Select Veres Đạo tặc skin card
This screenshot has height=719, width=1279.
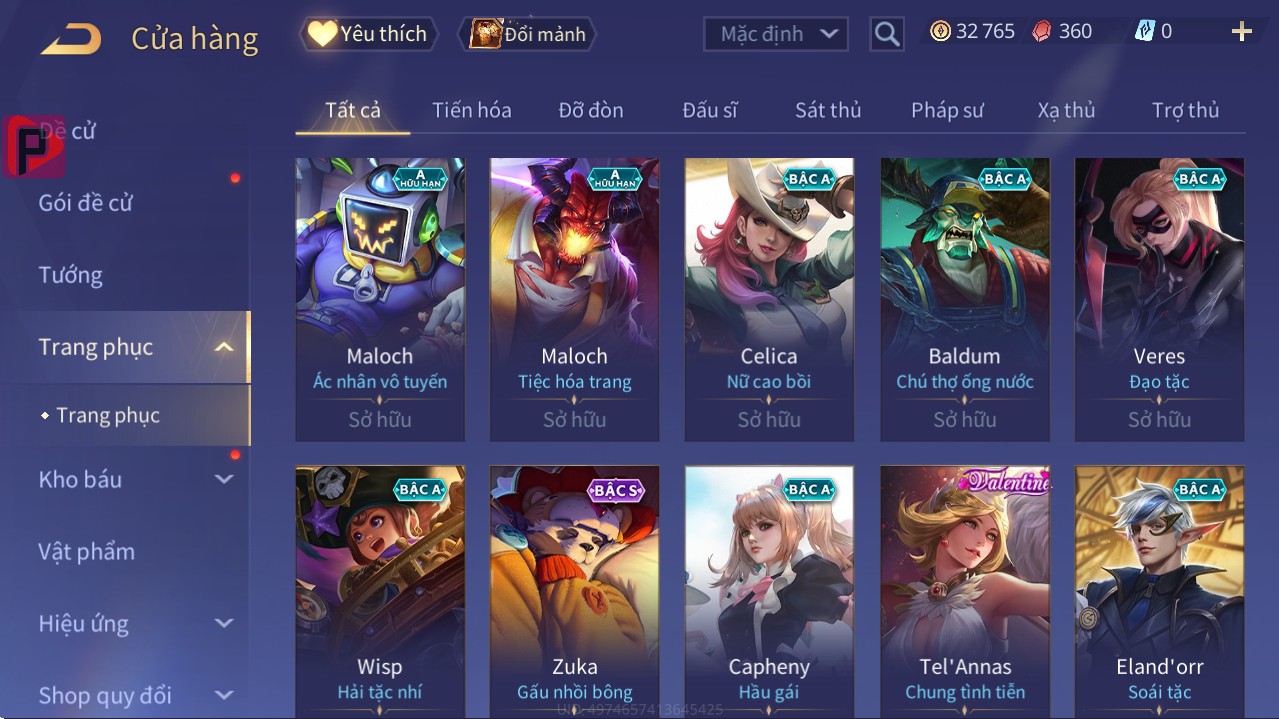click(1159, 298)
